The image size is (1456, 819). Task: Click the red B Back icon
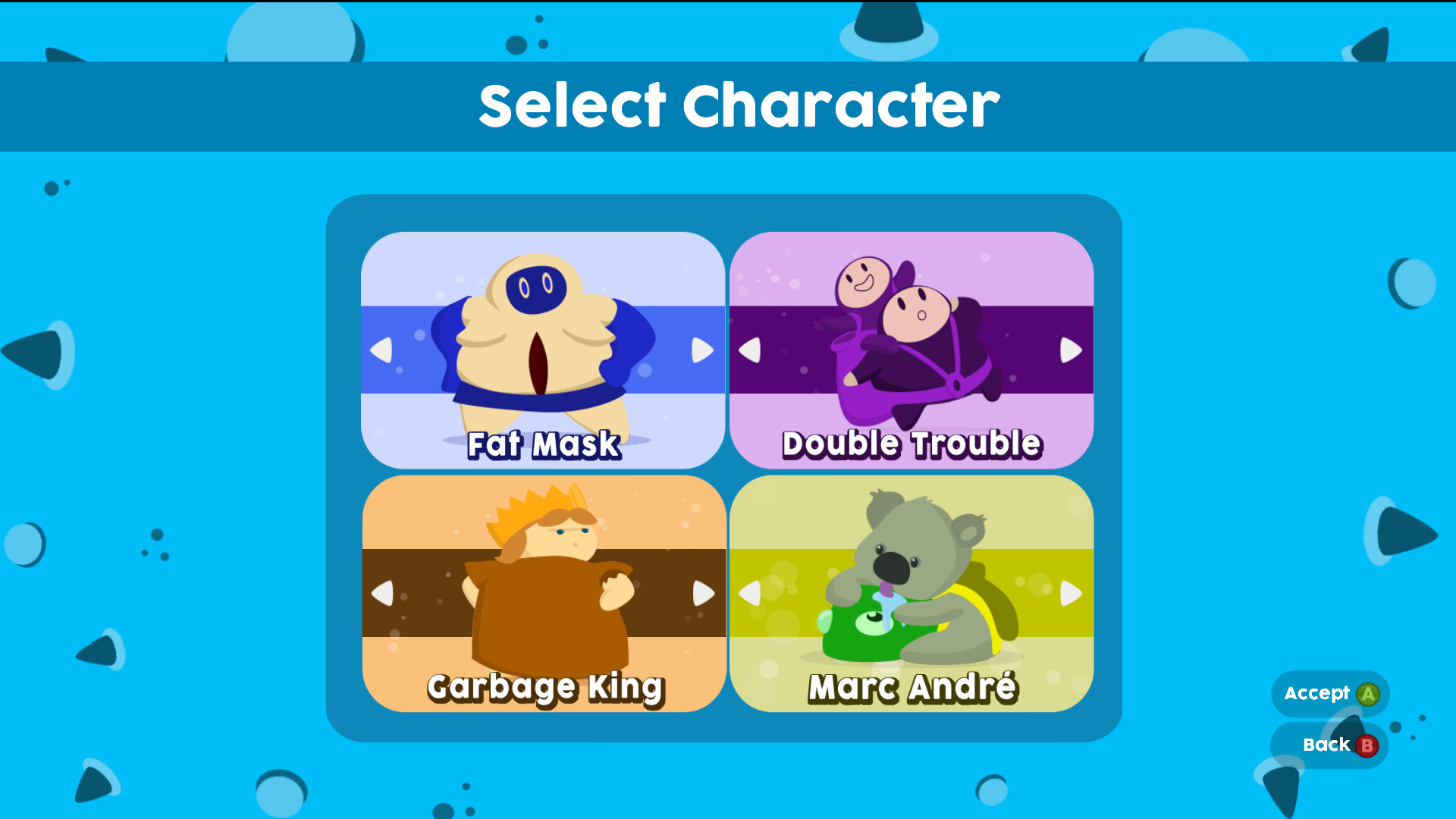[1366, 745]
